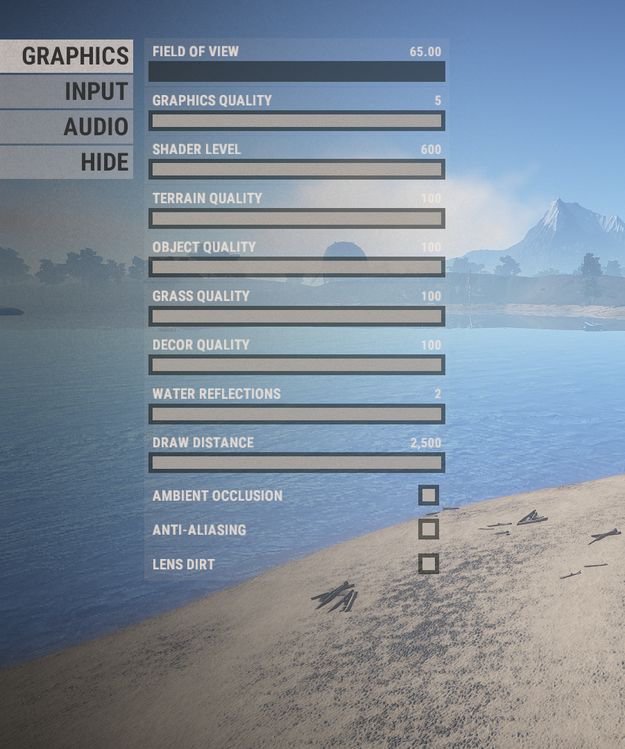Toggle the Ambient Occlusion checkbox
625x749 pixels.
[428, 495]
